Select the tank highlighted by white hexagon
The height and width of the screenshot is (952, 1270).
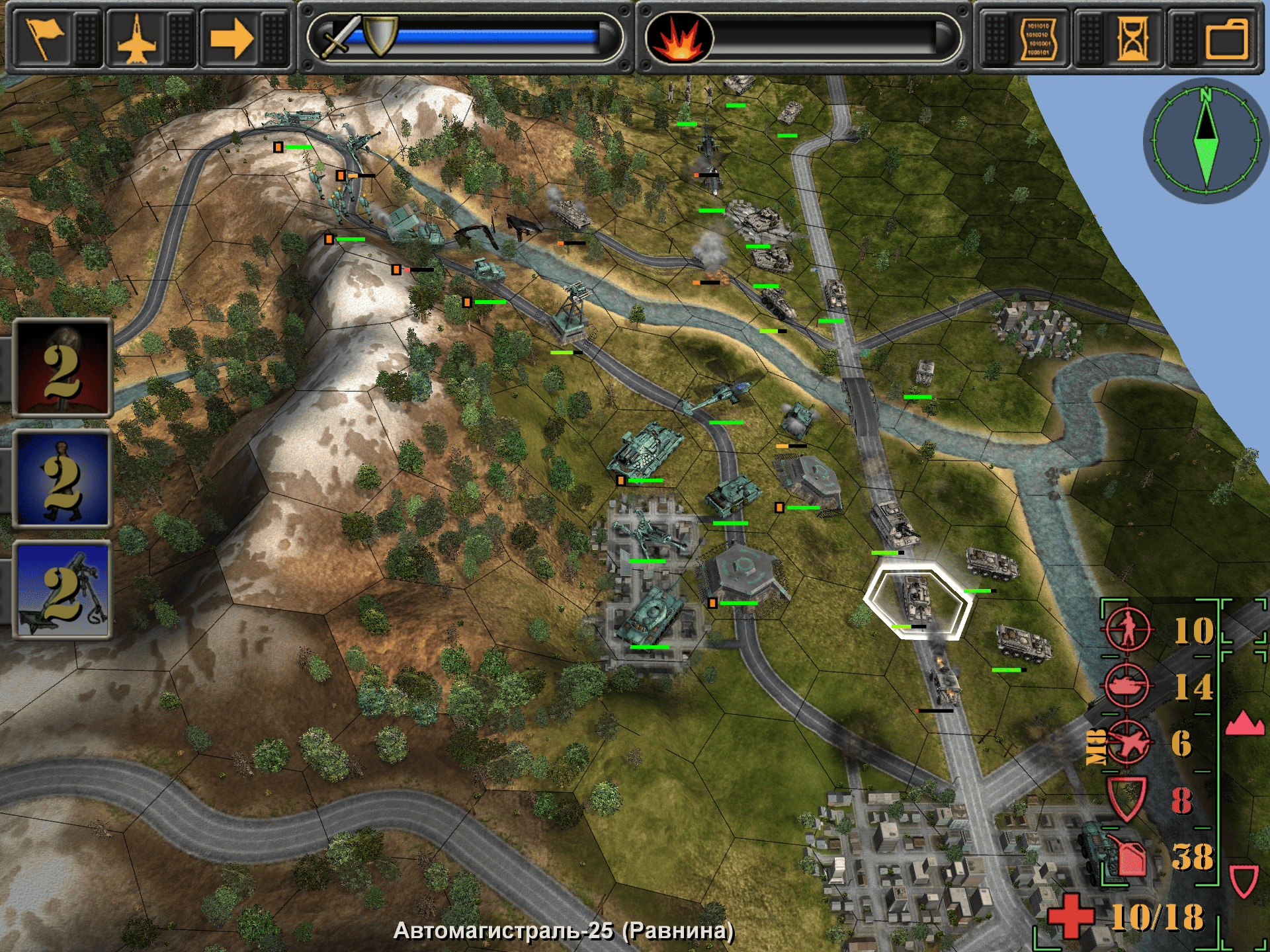coord(917,599)
